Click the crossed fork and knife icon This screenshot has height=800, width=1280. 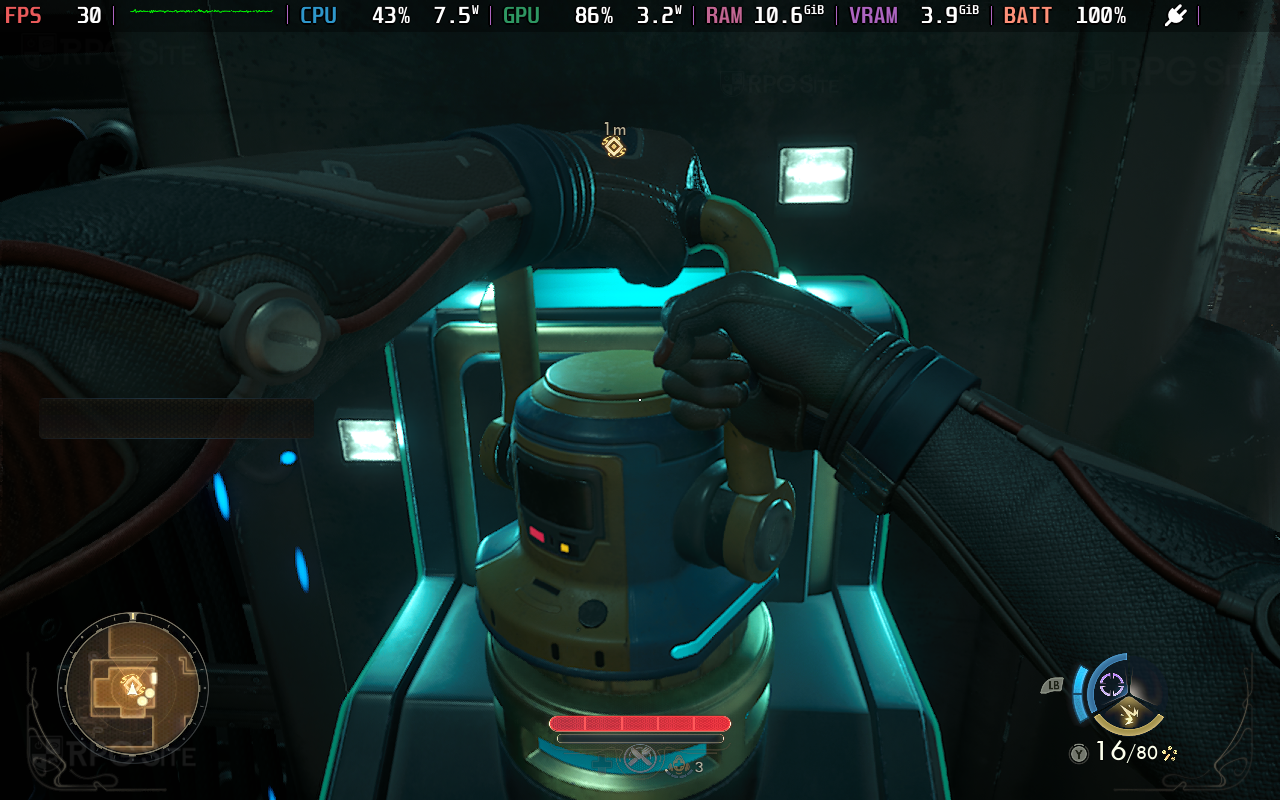[x=638, y=758]
